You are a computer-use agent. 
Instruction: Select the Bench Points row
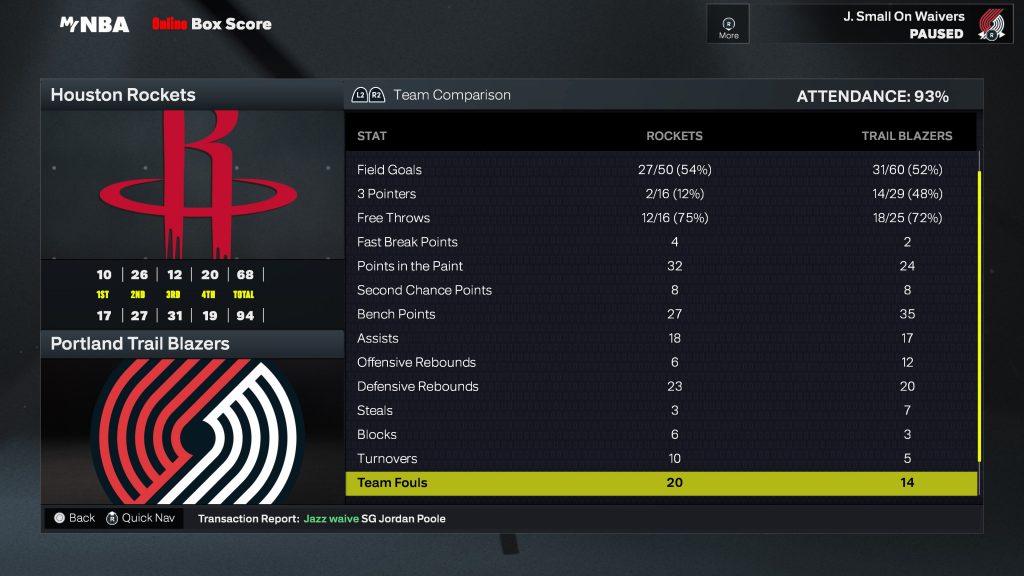[660, 314]
